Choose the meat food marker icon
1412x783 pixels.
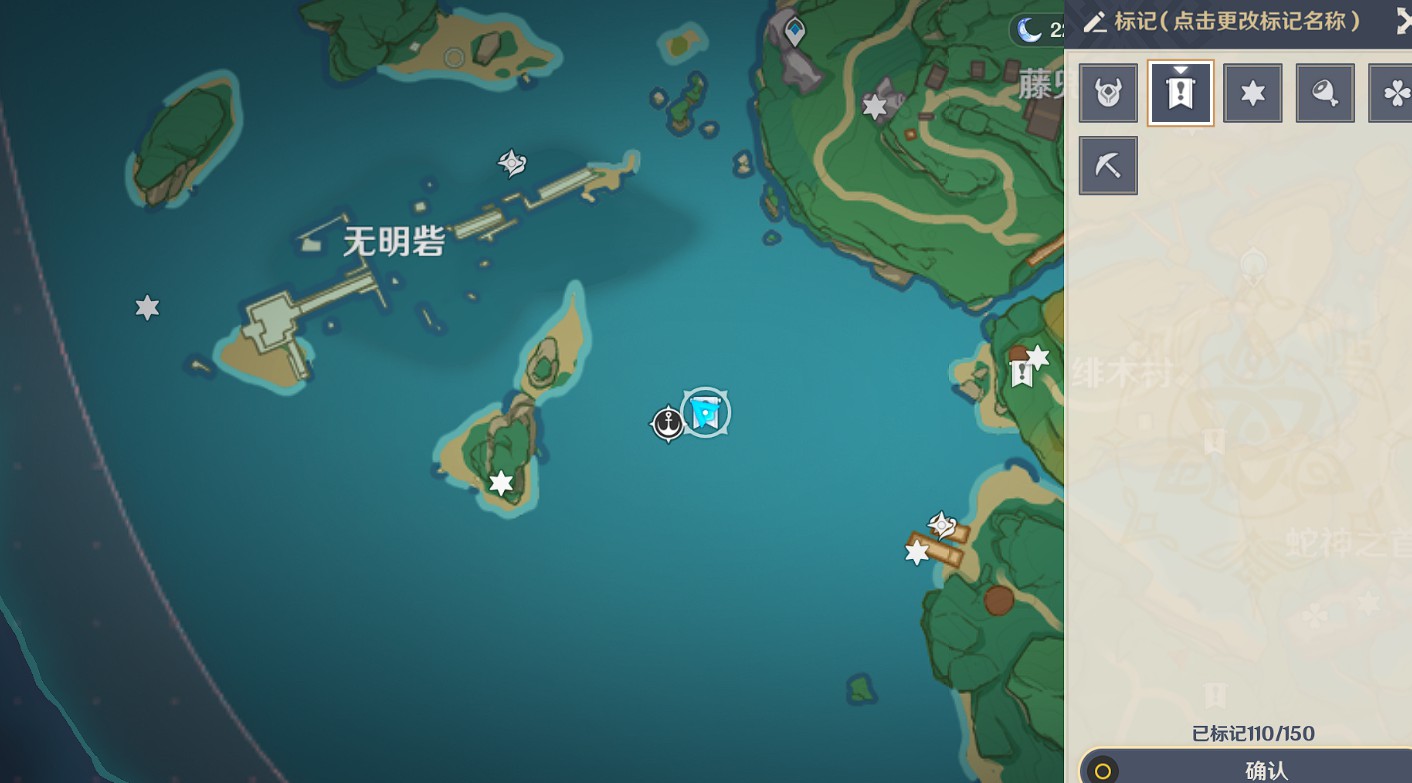coord(1325,92)
